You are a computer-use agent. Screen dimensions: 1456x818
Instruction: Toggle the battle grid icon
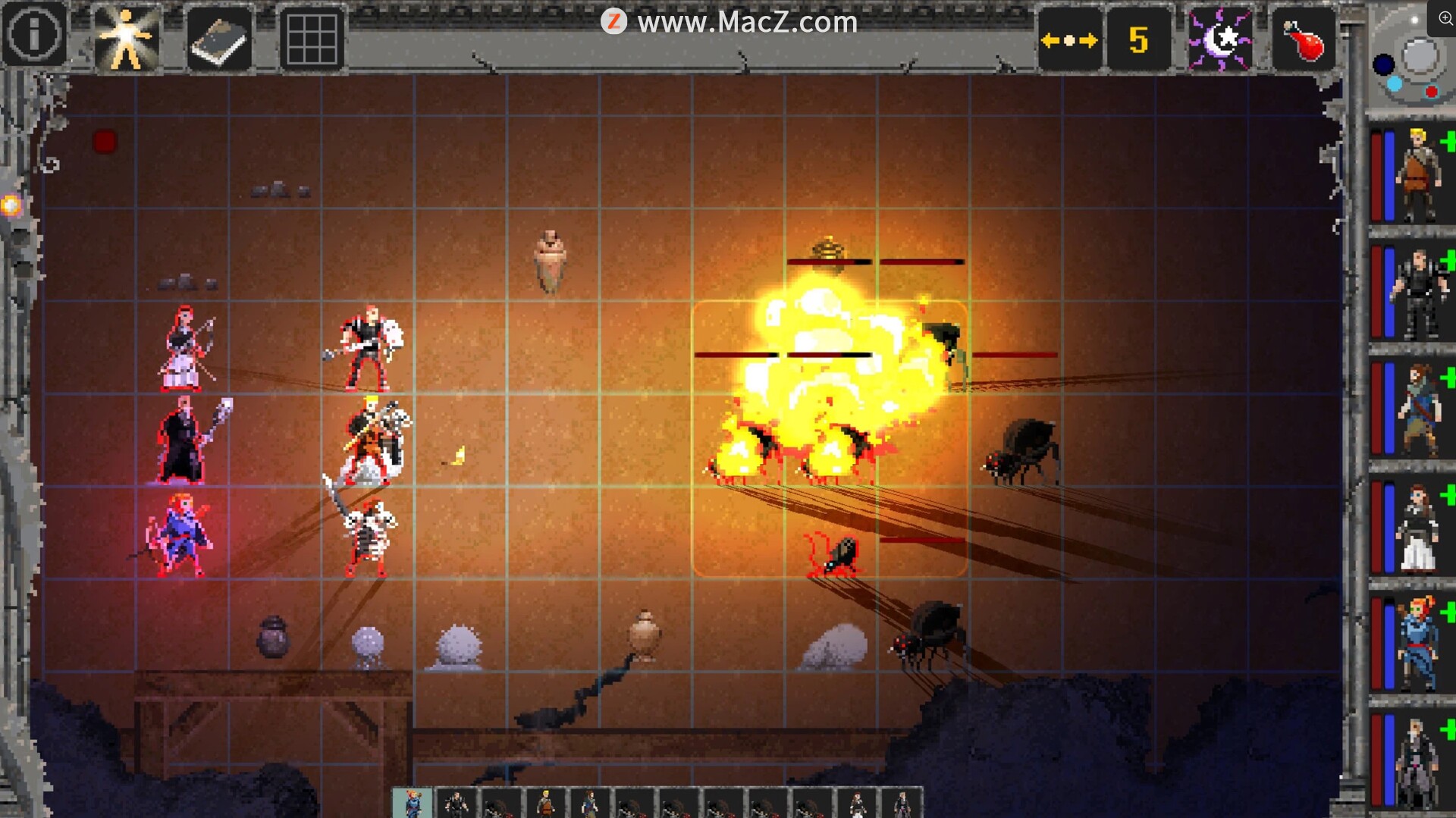312,39
